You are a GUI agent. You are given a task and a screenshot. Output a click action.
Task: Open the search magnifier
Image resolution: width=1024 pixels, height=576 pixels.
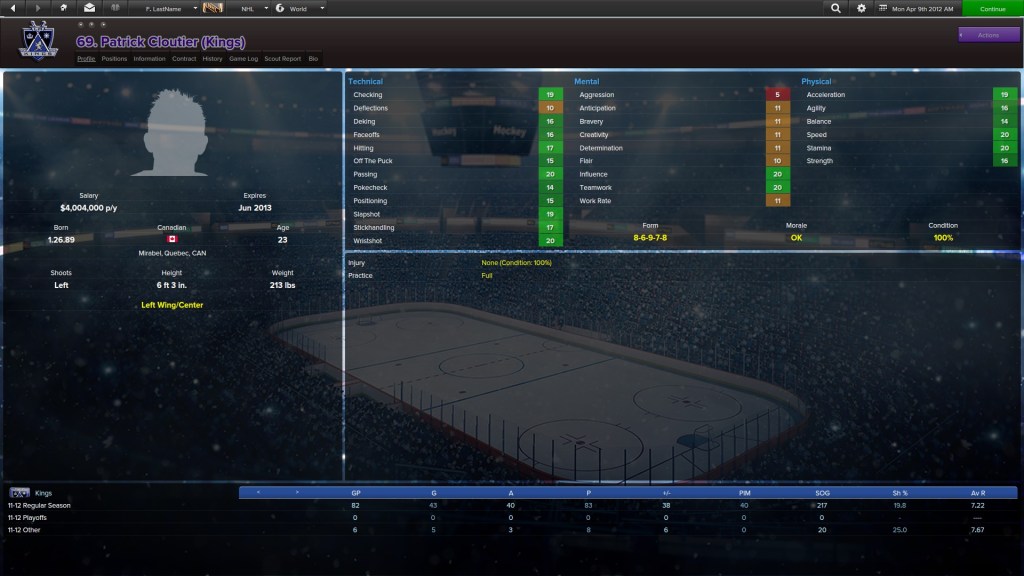coord(836,8)
